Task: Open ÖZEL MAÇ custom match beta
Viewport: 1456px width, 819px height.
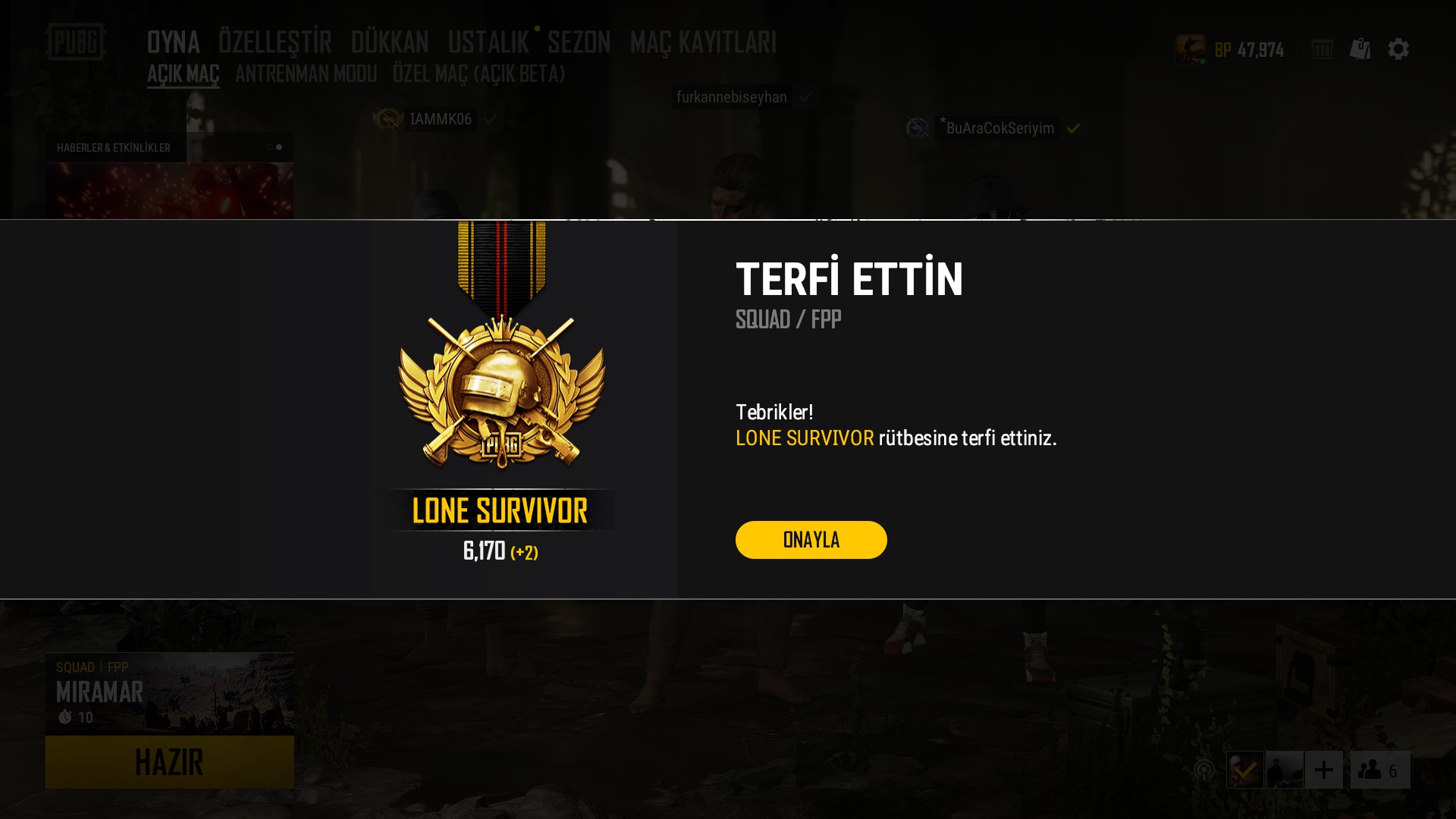Action: coord(479,74)
